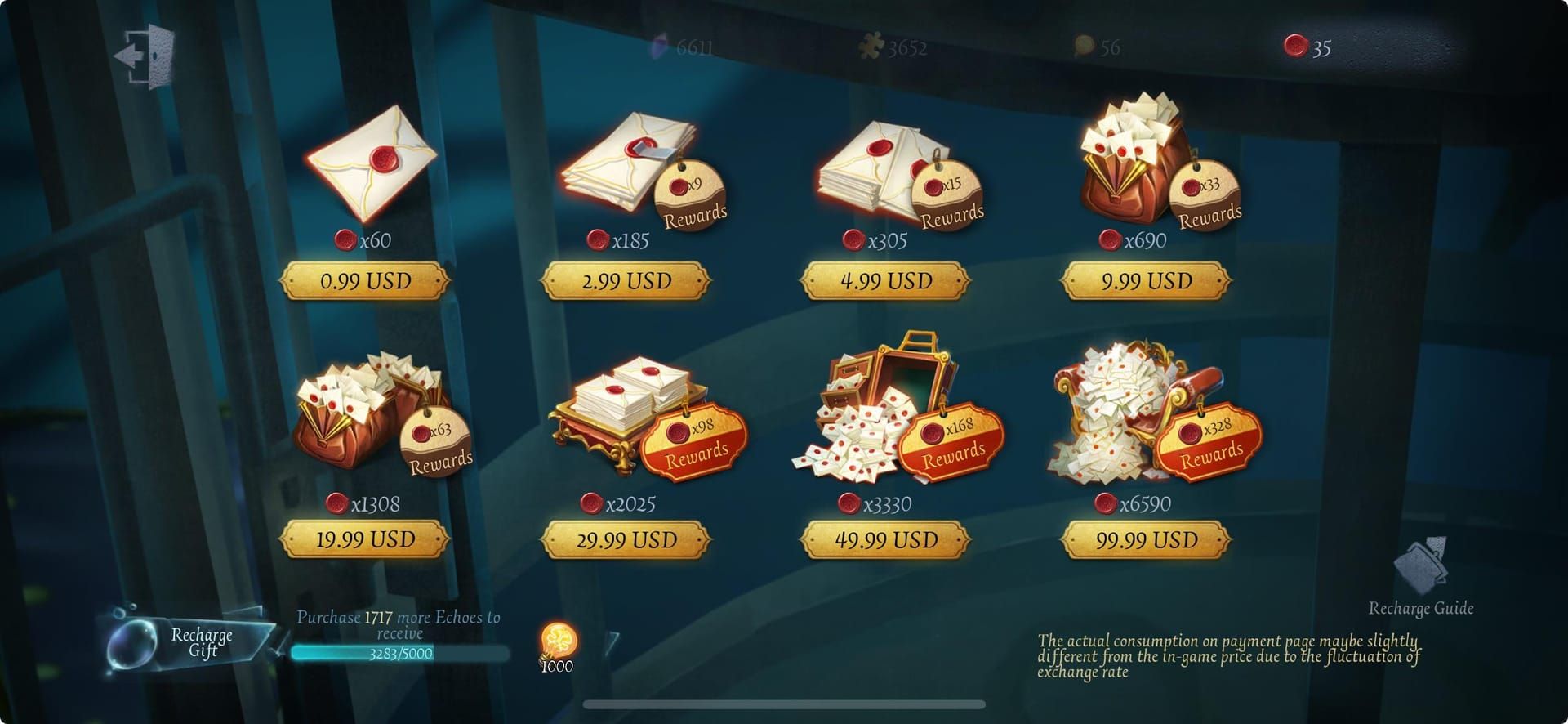Image resolution: width=1568 pixels, height=724 pixels.
Task: Select the purple crystal currency icon
Action: (658, 47)
